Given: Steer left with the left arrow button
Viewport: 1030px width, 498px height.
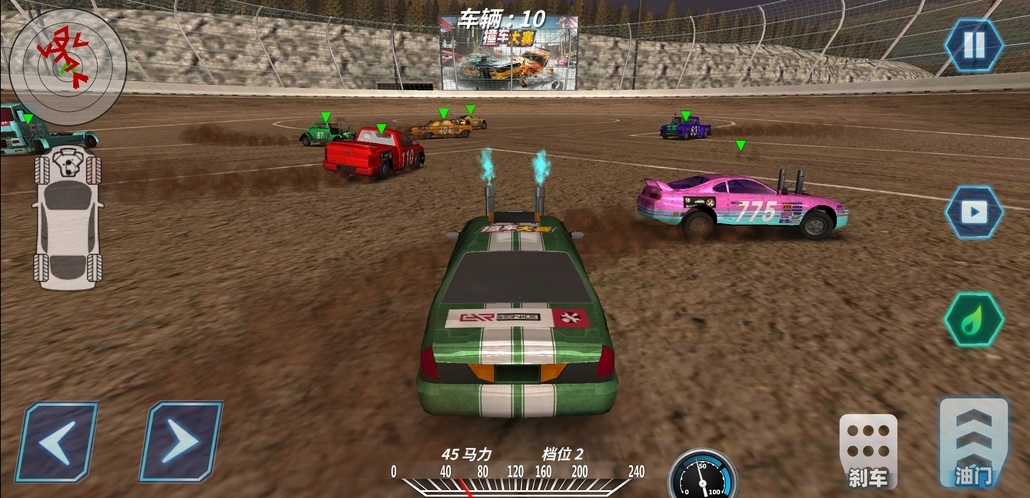Looking at the screenshot, I should [57, 442].
